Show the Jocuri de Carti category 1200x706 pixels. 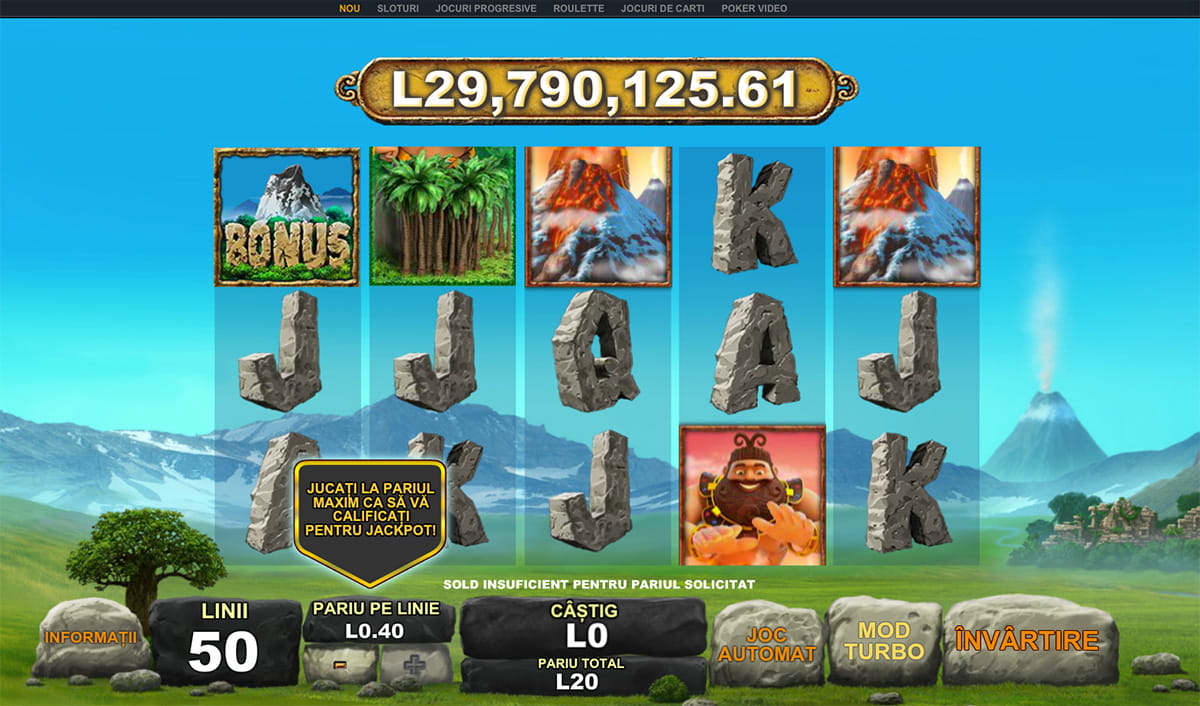click(662, 8)
